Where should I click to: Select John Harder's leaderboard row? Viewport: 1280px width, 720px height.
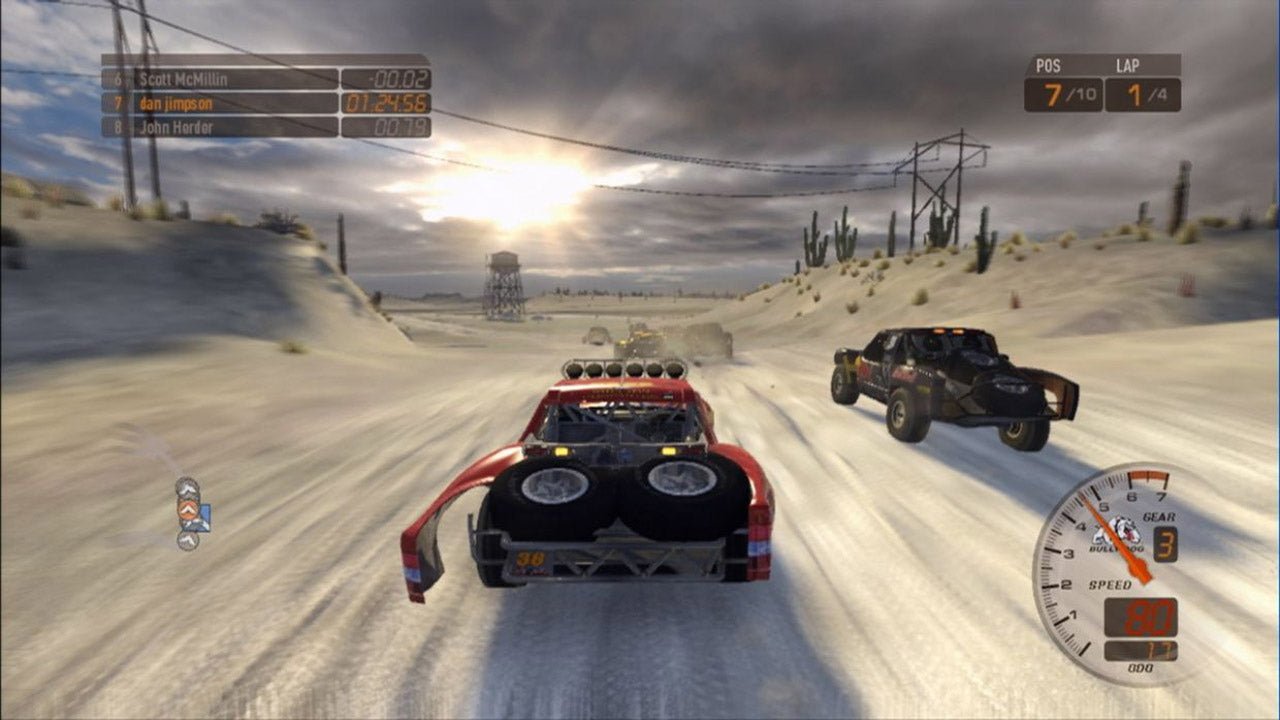point(220,127)
